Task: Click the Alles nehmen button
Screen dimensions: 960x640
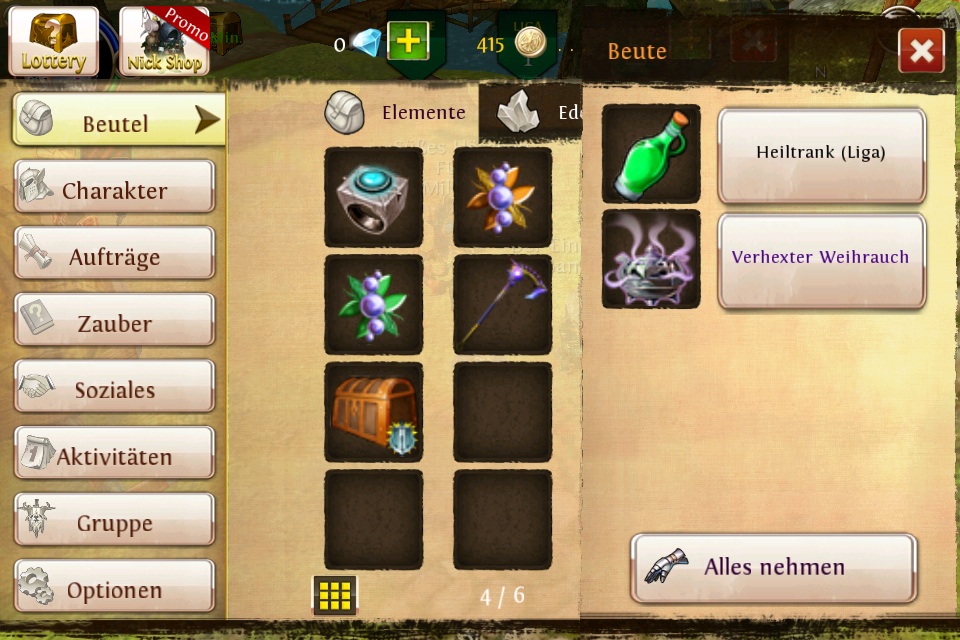Action: point(773,568)
